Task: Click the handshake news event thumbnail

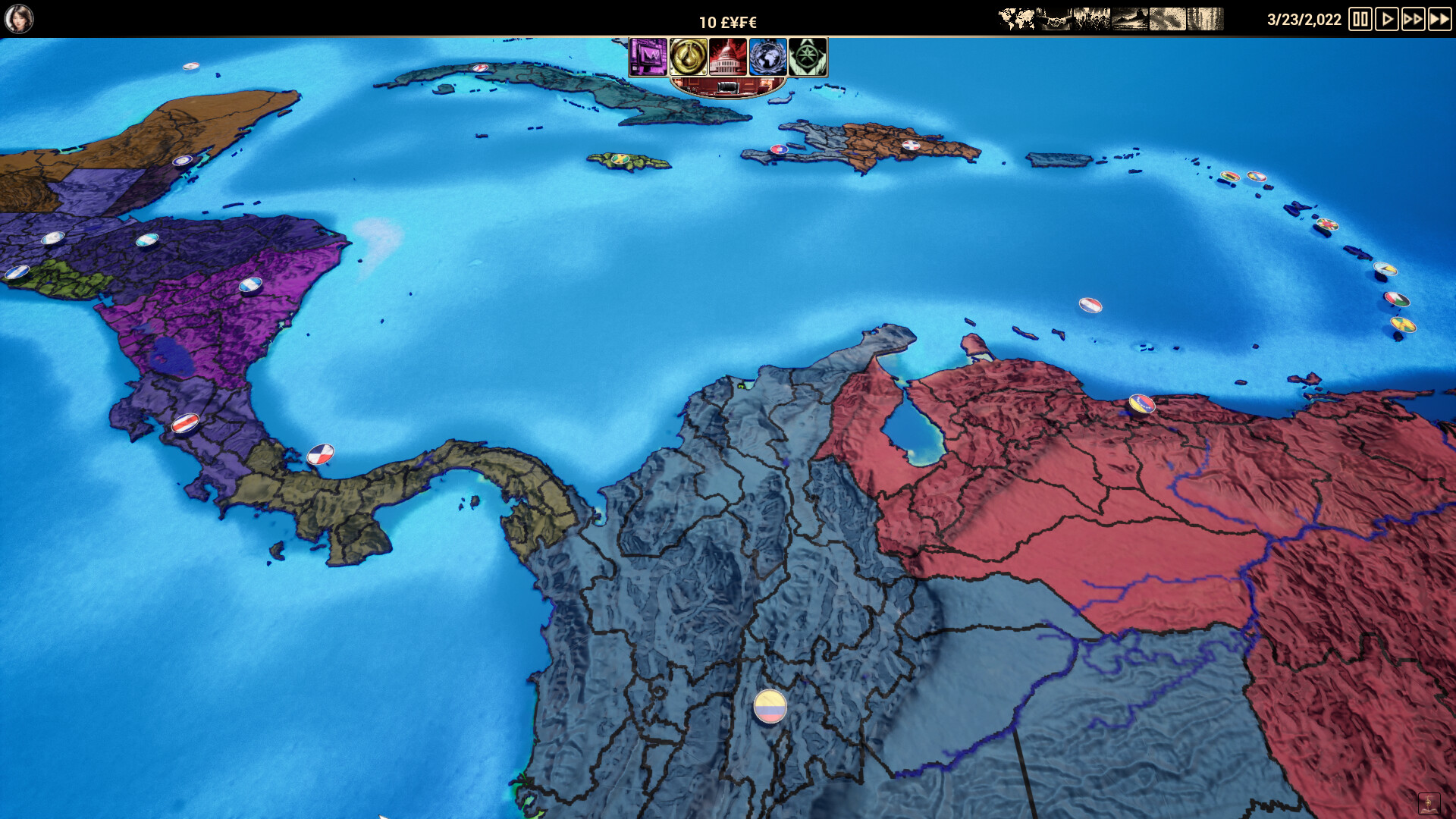Action: 1053,19
